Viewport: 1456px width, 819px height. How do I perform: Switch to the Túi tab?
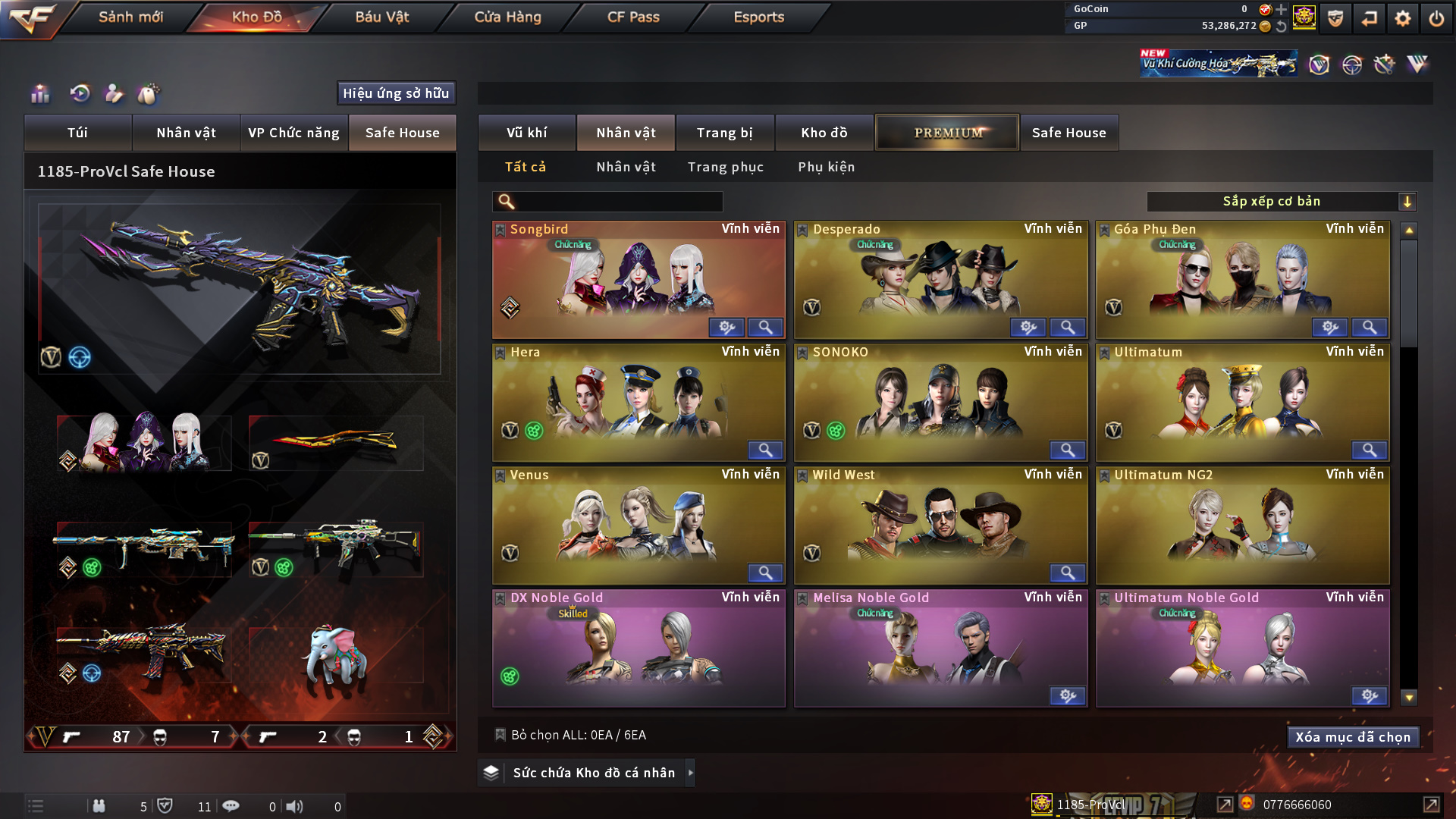point(77,133)
